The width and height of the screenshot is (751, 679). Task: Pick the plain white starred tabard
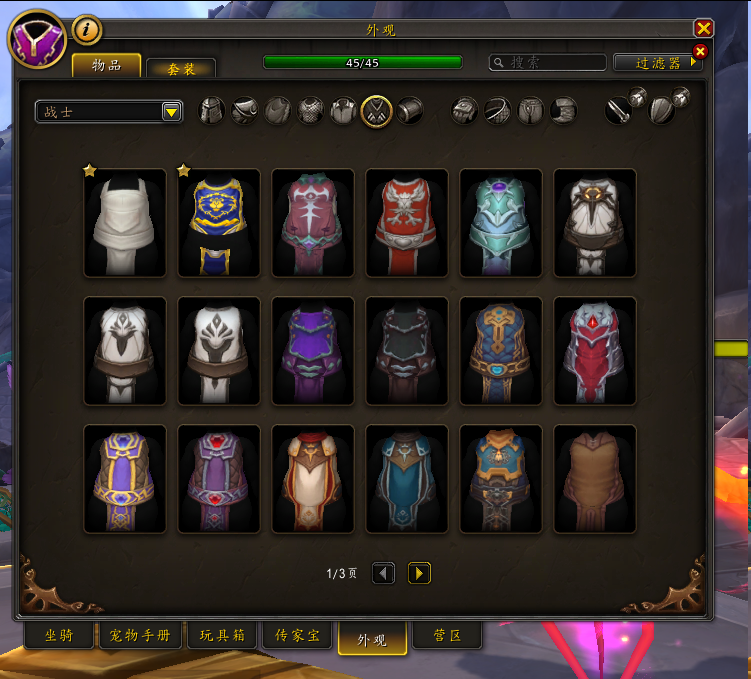[x=125, y=223]
